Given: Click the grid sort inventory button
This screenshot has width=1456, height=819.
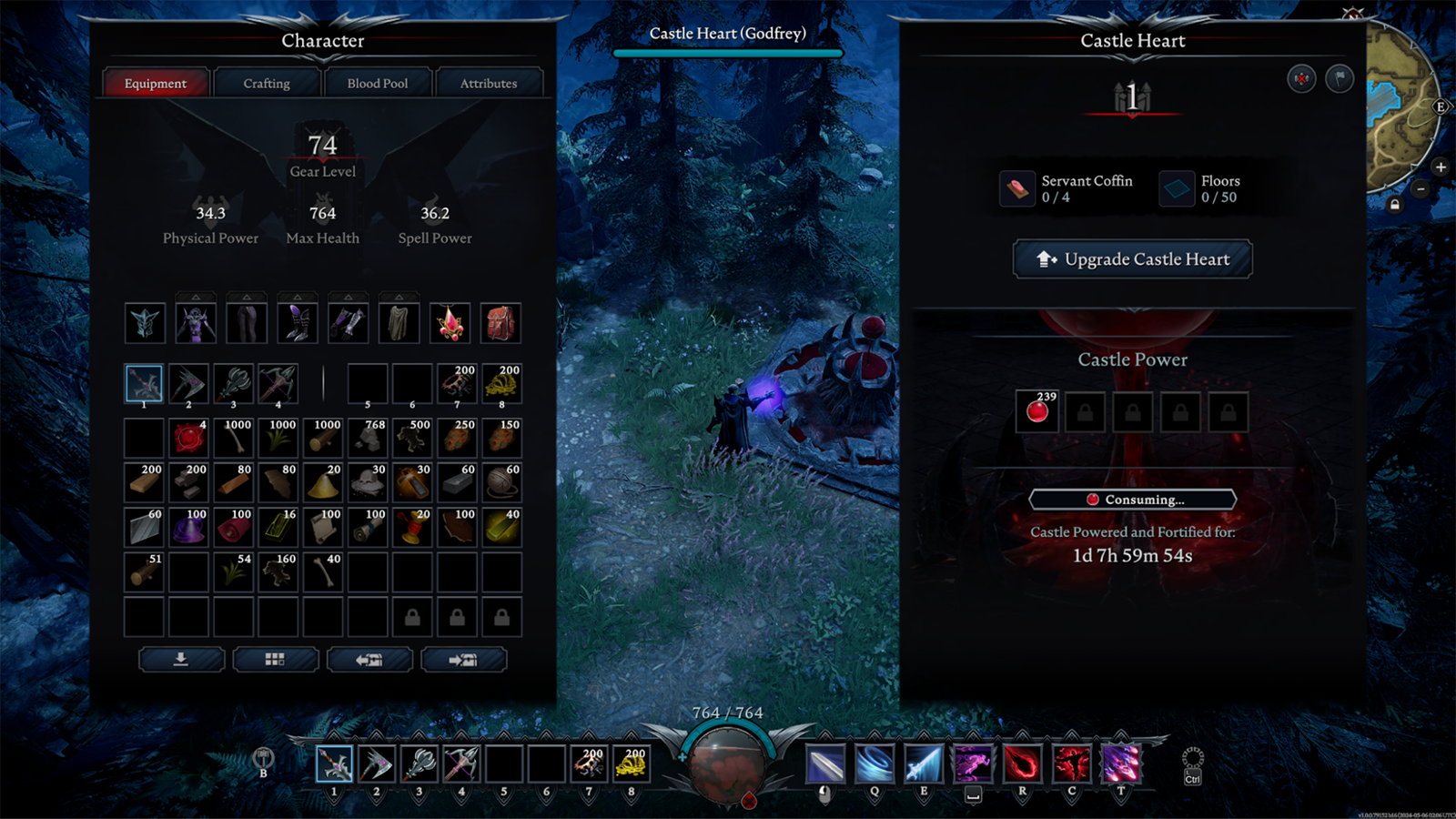Looking at the screenshot, I should 276,660.
